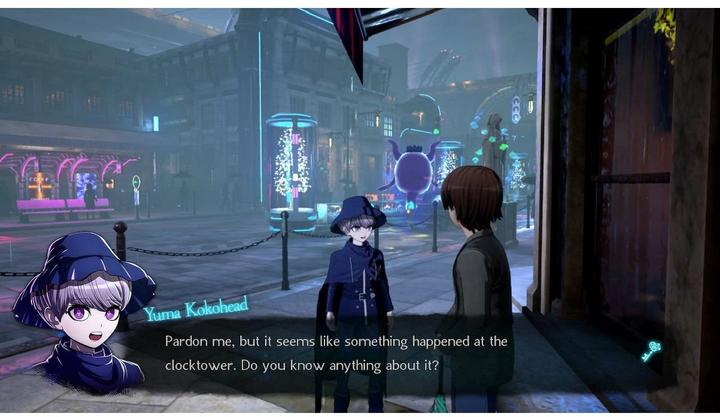Viewport: 720px width, 417px height.
Task: Continue Yuma Kokohead's dialogue text box
Action: point(360,353)
